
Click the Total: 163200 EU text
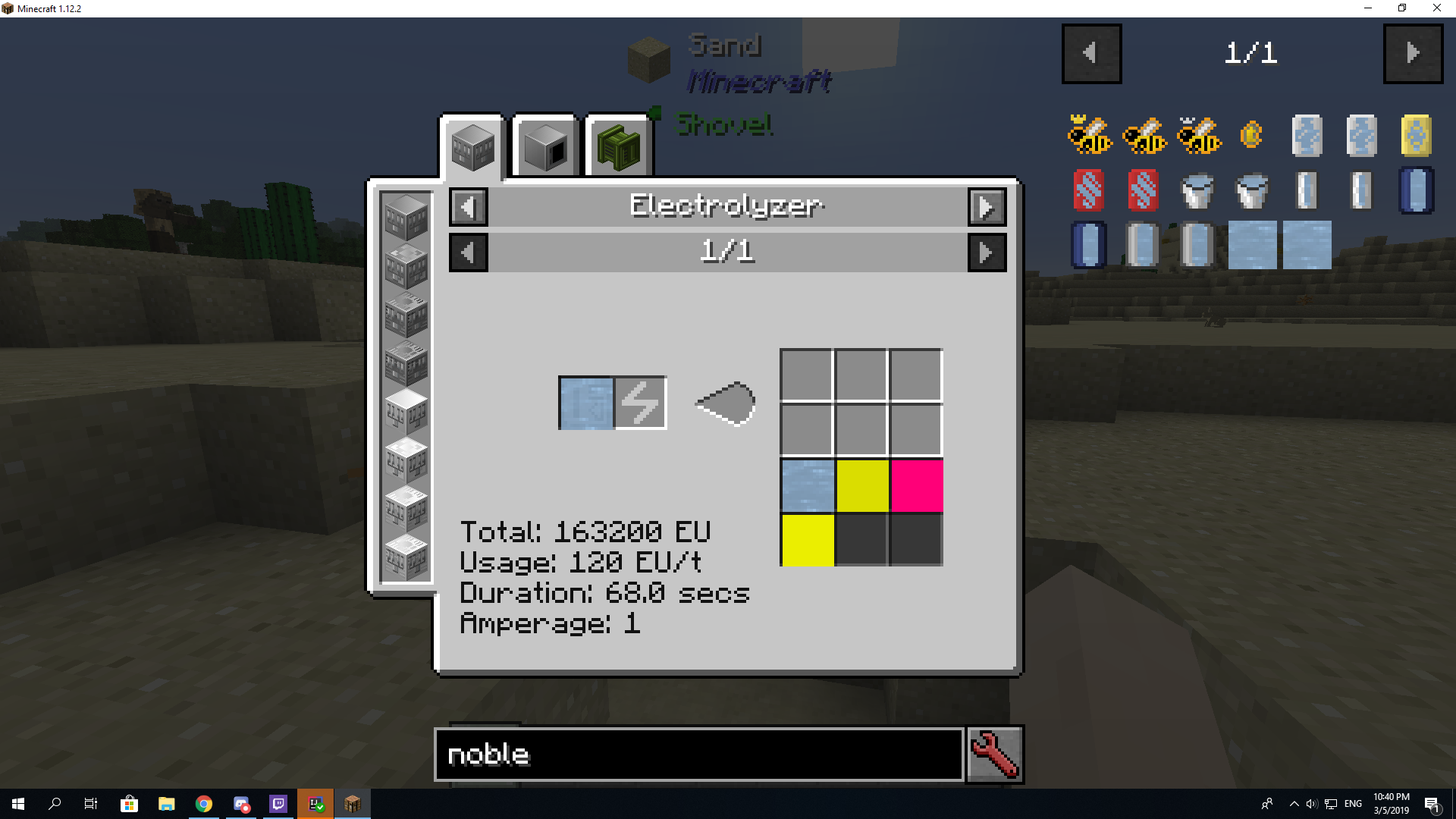(585, 532)
